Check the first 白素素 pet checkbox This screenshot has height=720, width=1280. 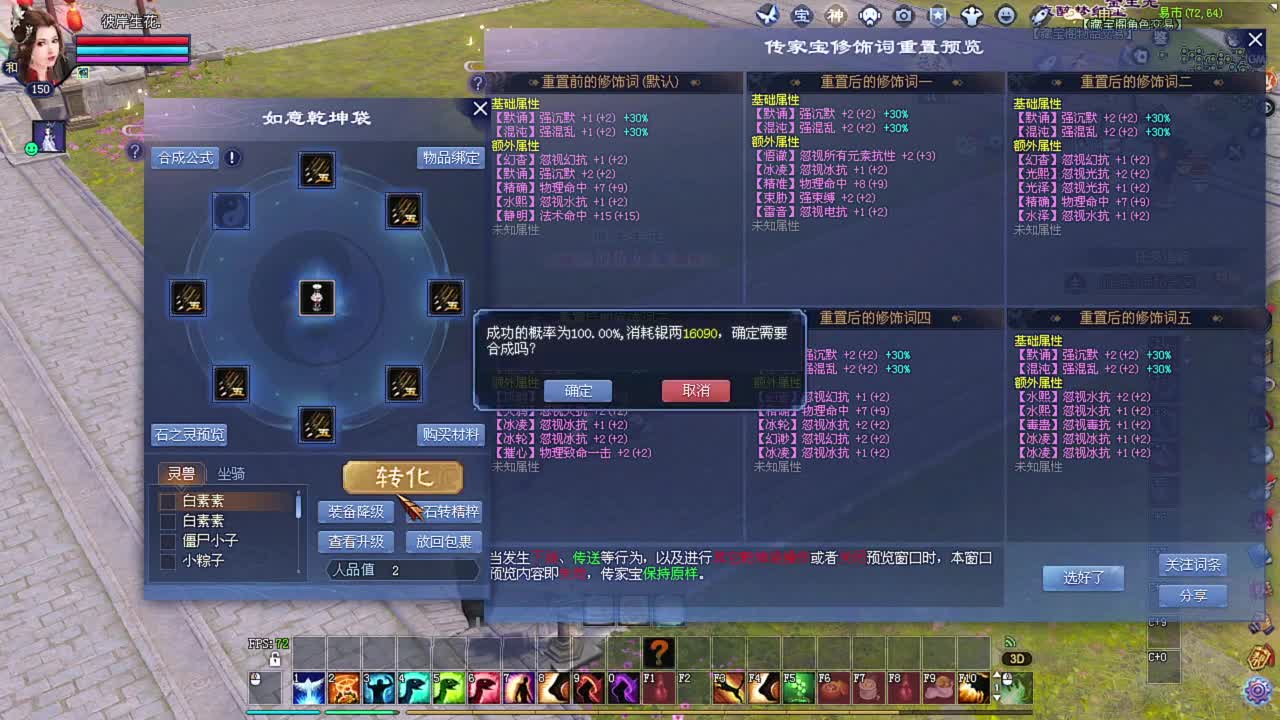(167, 501)
